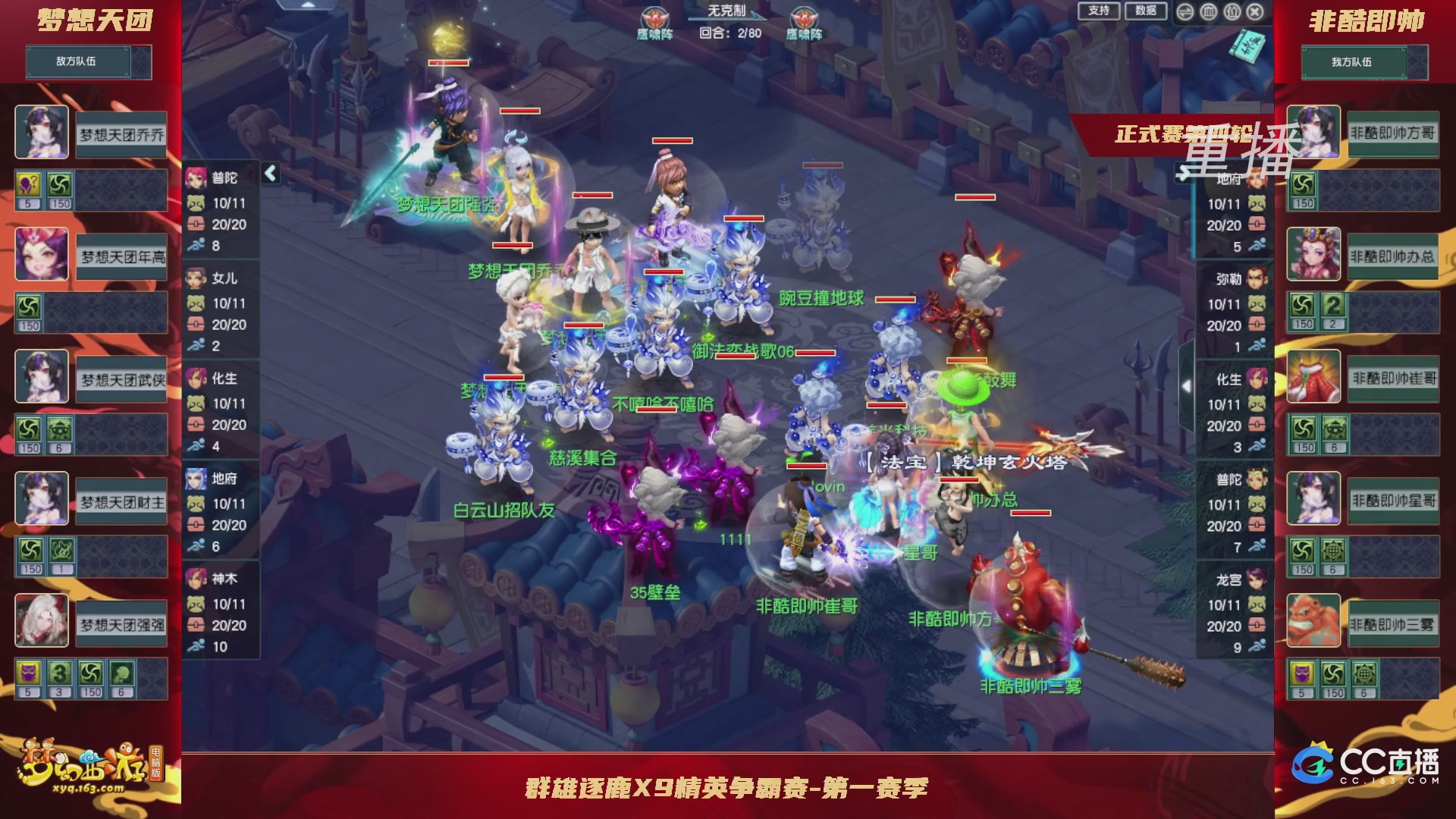Expand the right unit status panel chevron
The height and width of the screenshot is (819, 1456).
point(1185,385)
